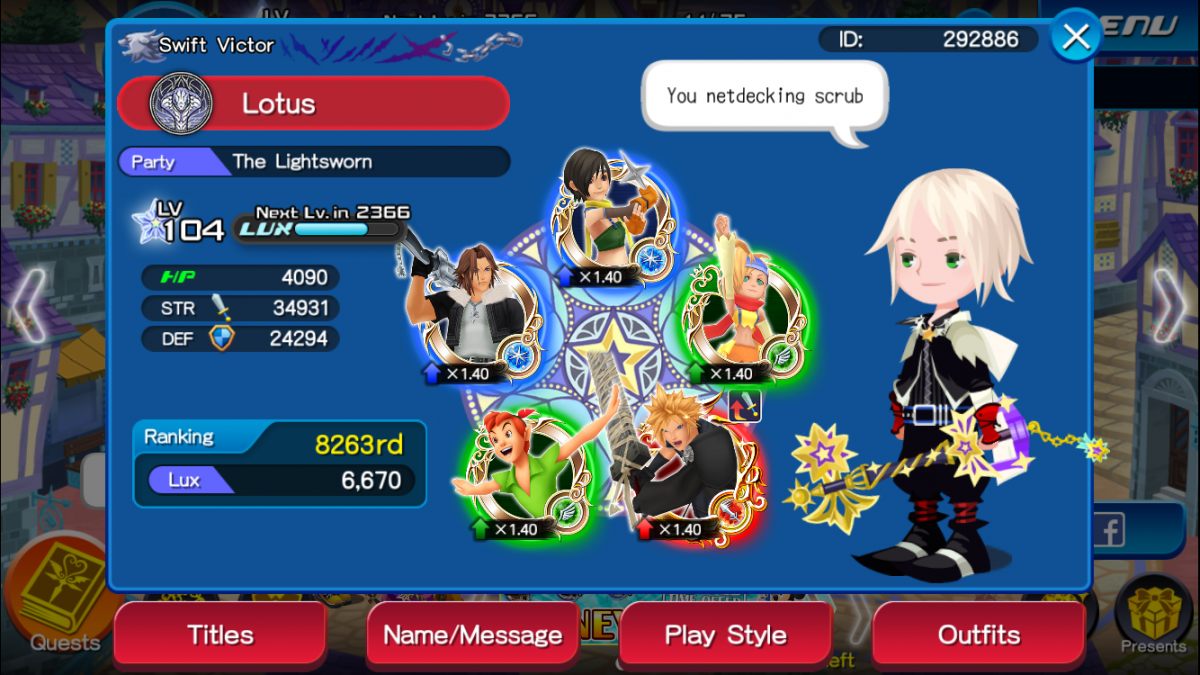Viewport: 1200px width, 675px height.
Task: Tap the Lotus union name banner
Action: (313, 103)
